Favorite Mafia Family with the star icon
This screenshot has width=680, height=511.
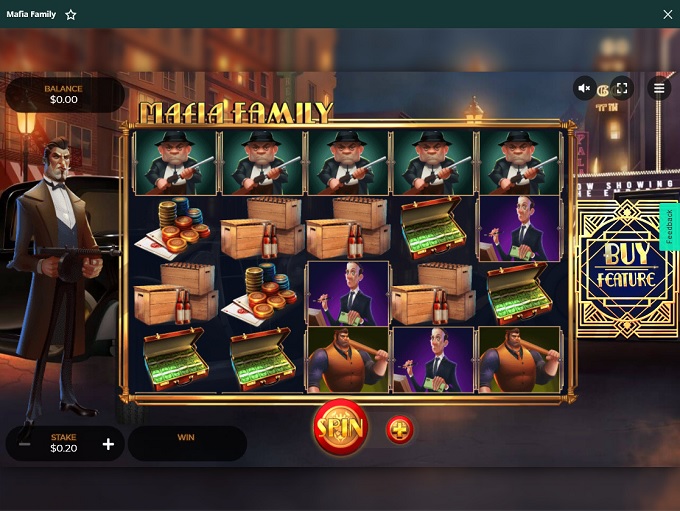[71, 15]
